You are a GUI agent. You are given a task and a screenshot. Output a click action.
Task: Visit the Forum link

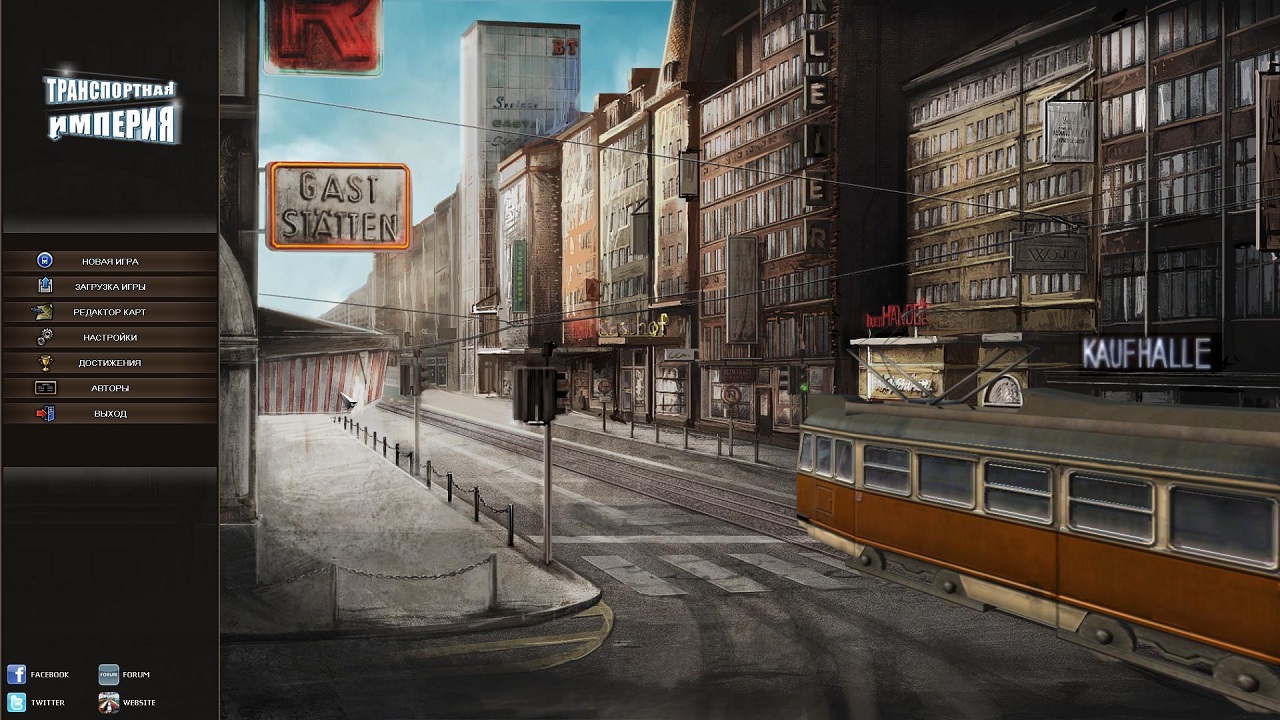point(124,675)
